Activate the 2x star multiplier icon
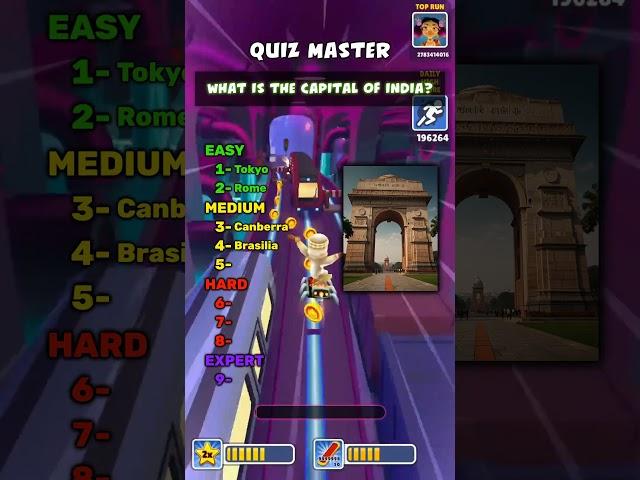640x480 pixels. tap(207, 454)
